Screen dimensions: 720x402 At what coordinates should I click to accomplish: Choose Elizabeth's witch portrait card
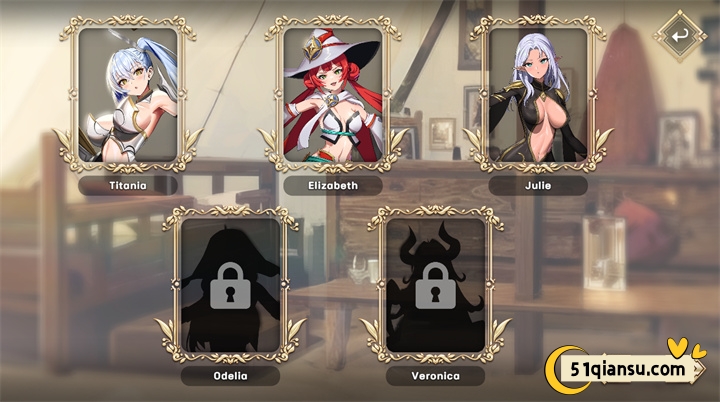coord(333,93)
